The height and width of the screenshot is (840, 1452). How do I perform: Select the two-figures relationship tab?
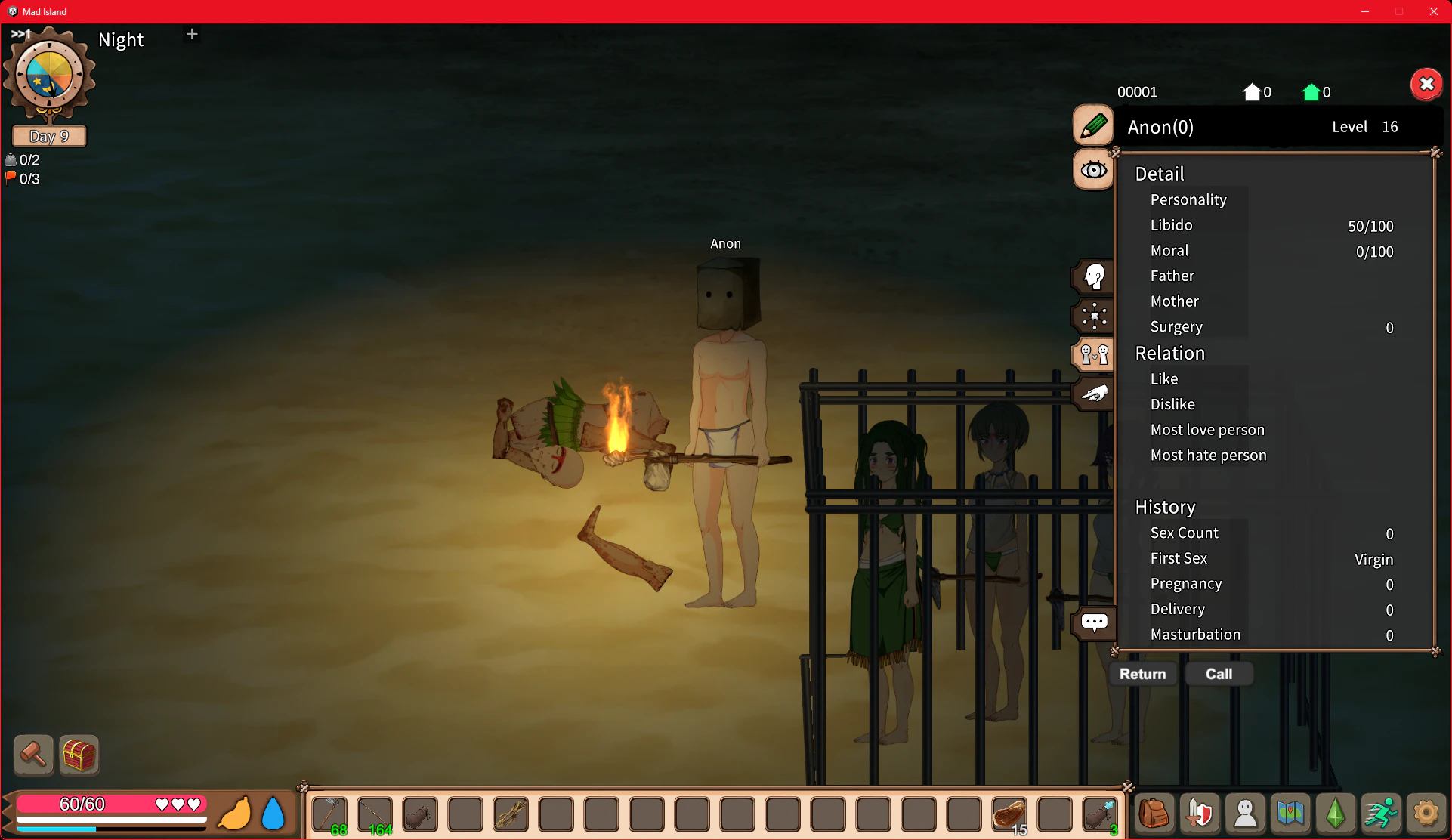pyautogui.click(x=1093, y=354)
